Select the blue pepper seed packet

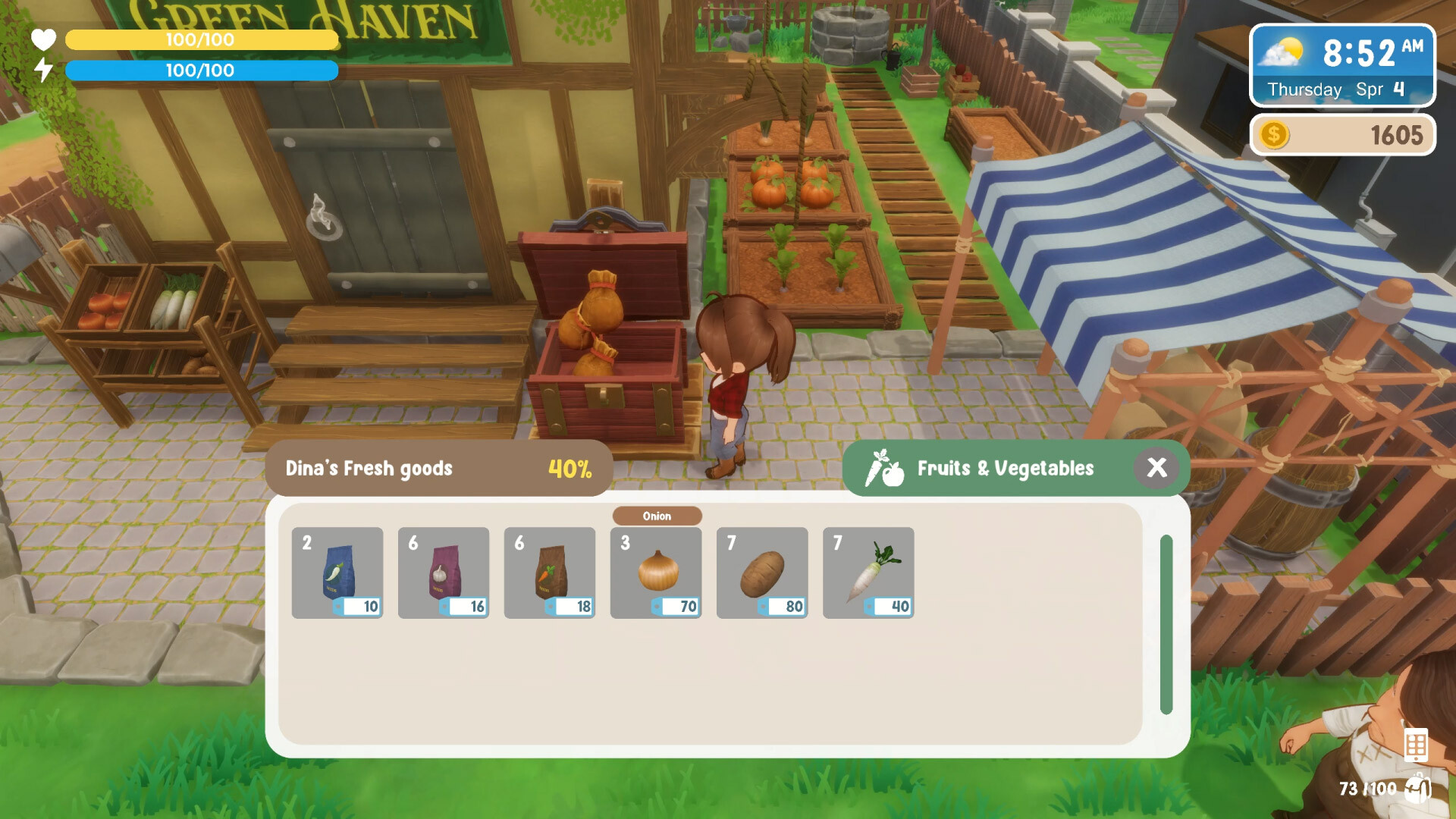(x=337, y=573)
